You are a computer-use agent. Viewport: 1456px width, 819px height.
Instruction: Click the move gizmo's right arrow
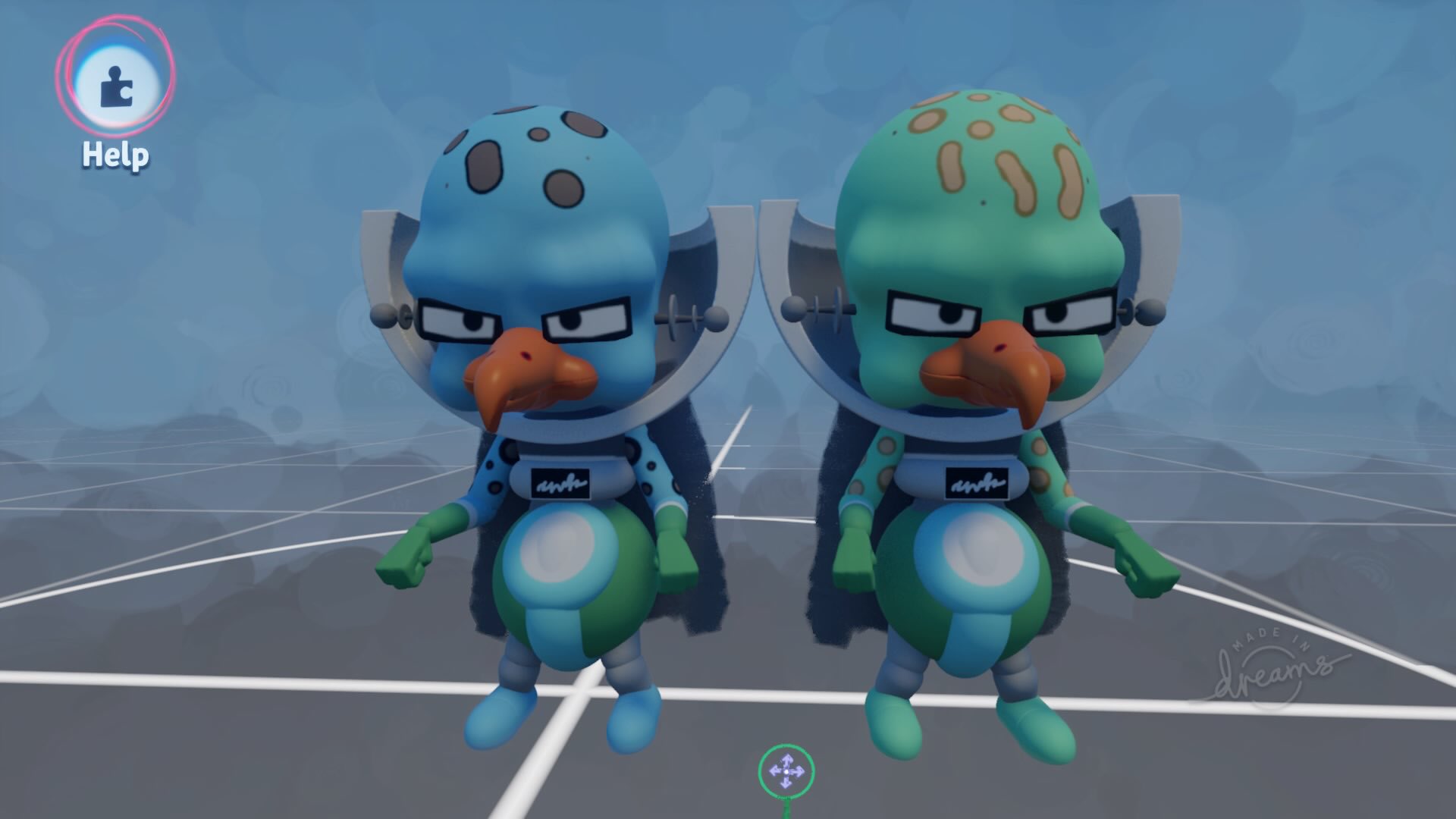pos(798,771)
